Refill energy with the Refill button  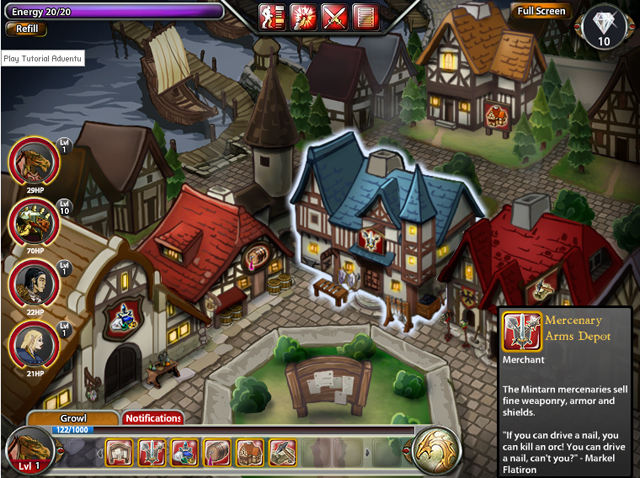(25, 30)
